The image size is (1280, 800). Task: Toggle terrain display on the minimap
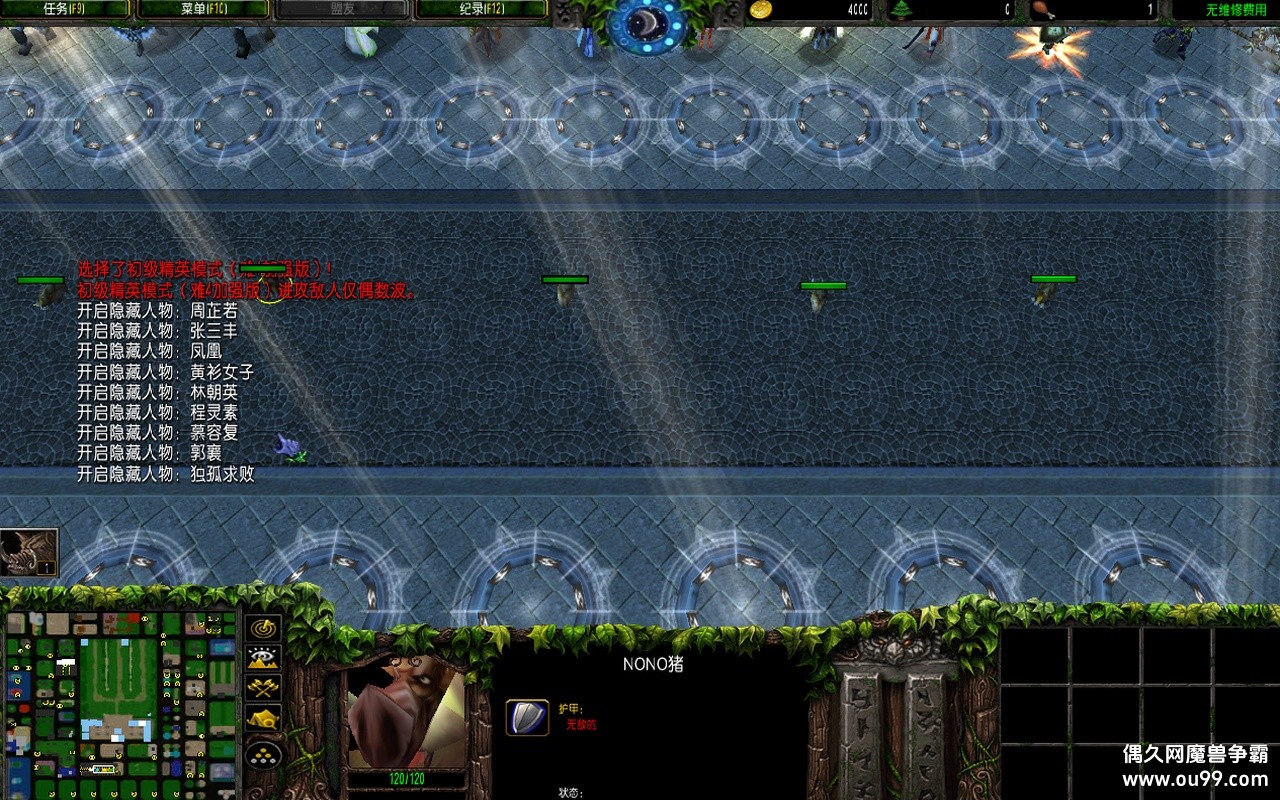coord(261,659)
